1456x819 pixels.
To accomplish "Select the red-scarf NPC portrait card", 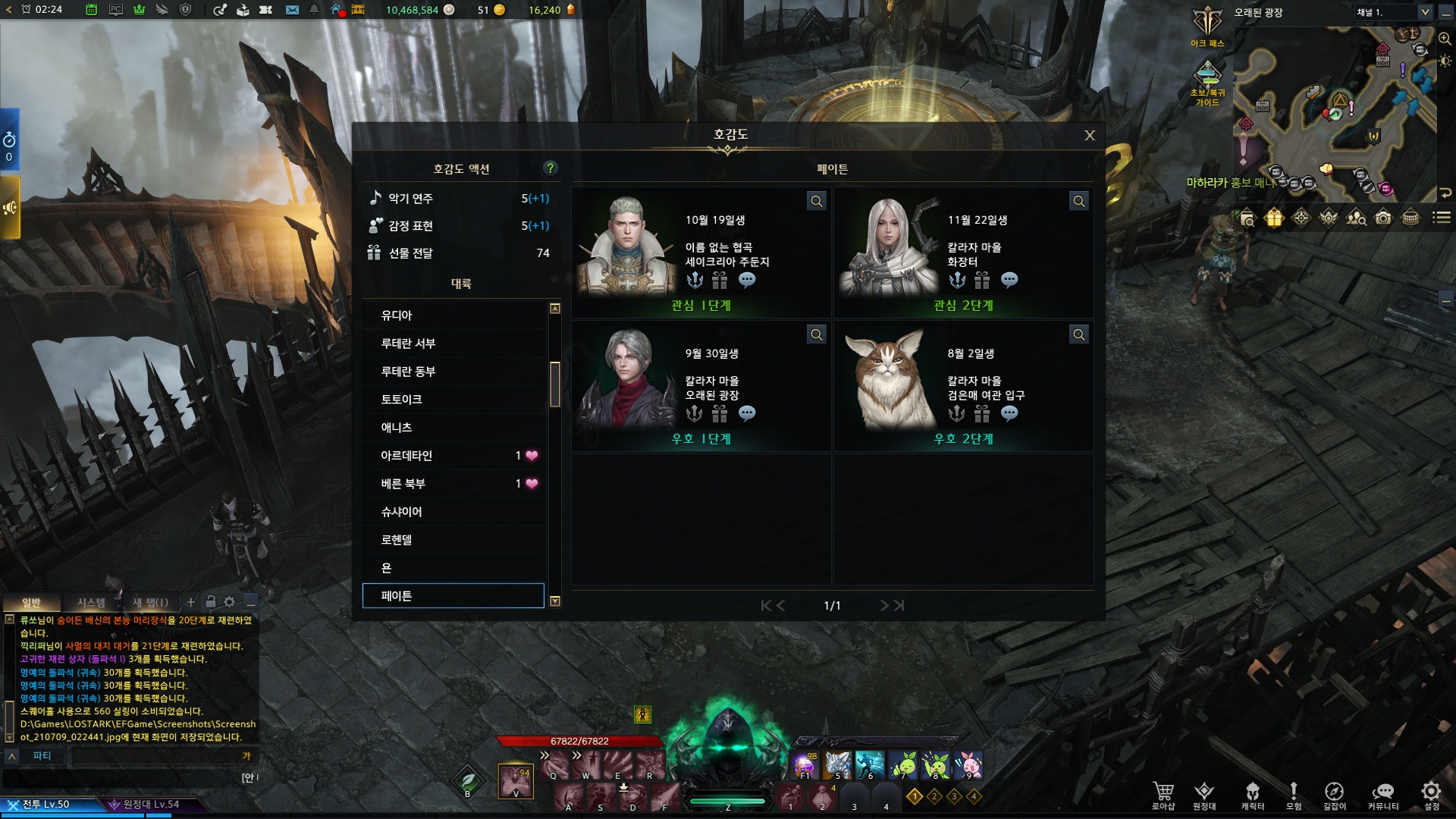I will pos(701,386).
